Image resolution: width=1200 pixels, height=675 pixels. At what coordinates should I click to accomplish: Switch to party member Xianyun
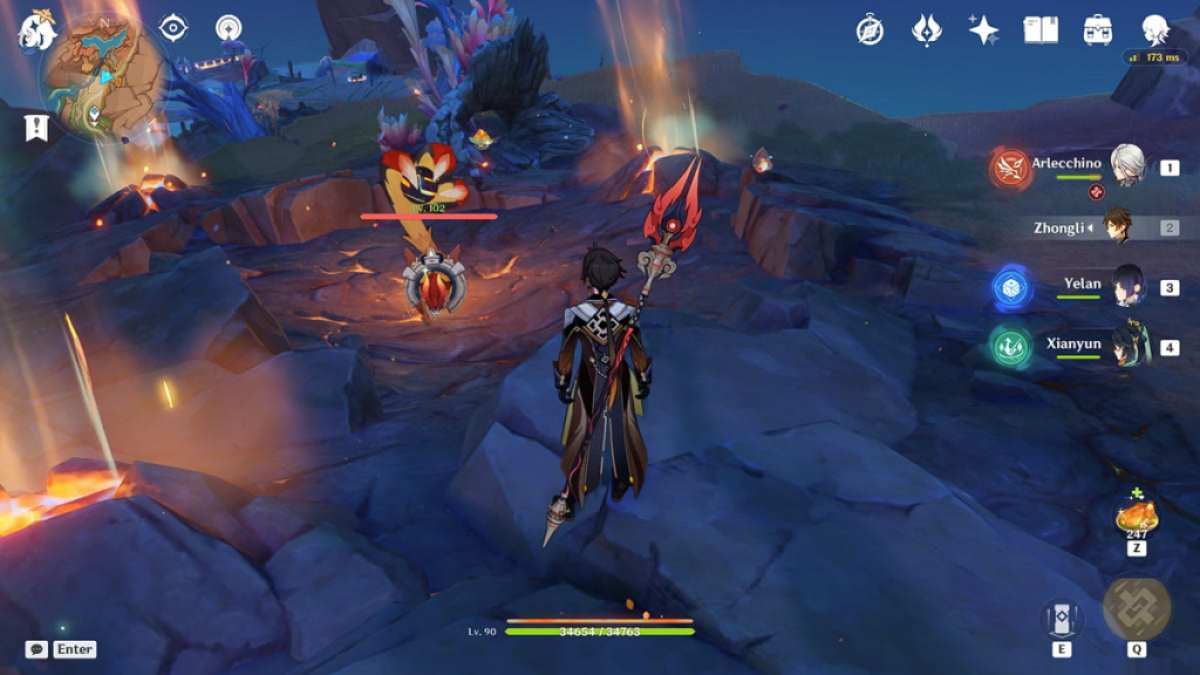point(1129,346)
